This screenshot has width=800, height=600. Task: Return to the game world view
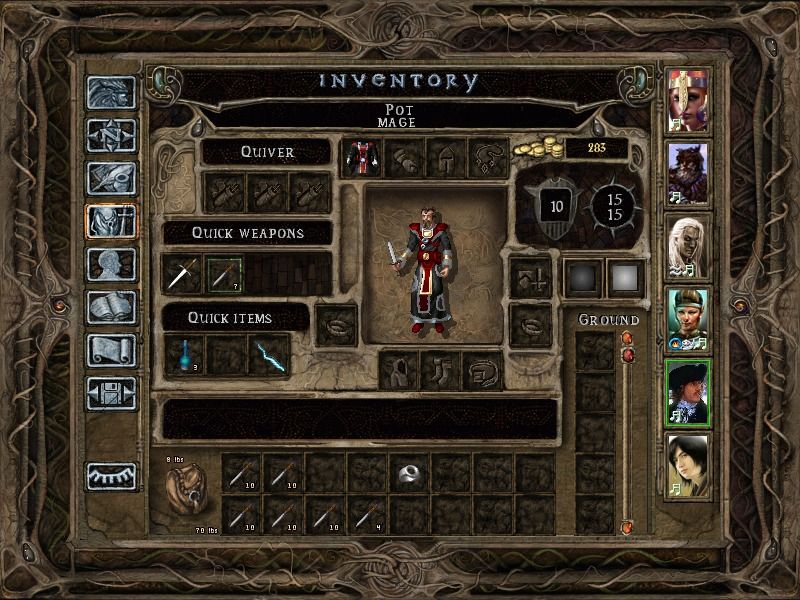click(110, 93)
